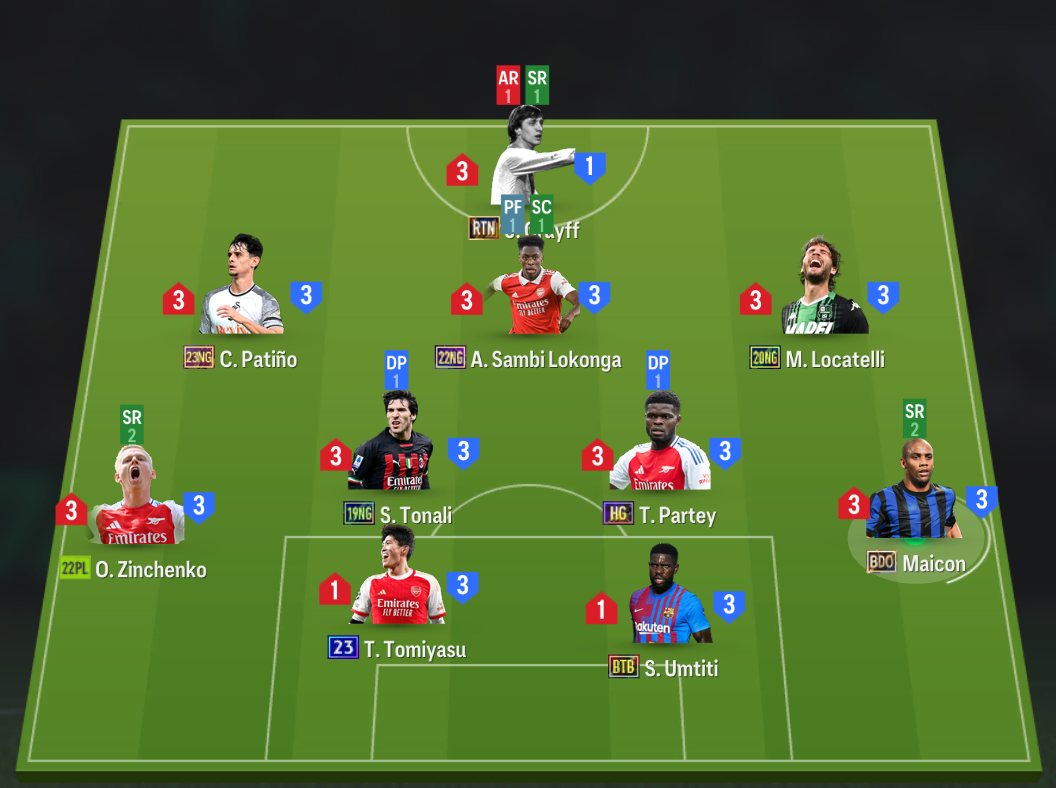The image size is (1056, 788).
Task: Select A. Sambi Lokonga in midfield
Action: (x=530, y=292)
